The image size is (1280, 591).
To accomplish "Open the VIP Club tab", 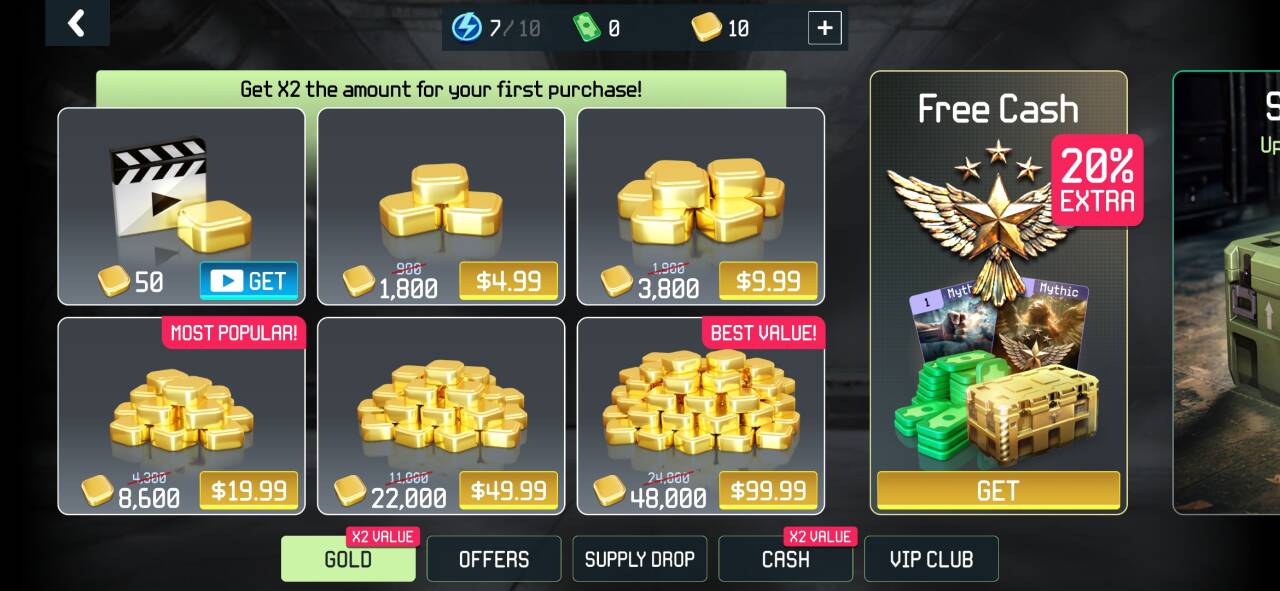I will [931, 559].
